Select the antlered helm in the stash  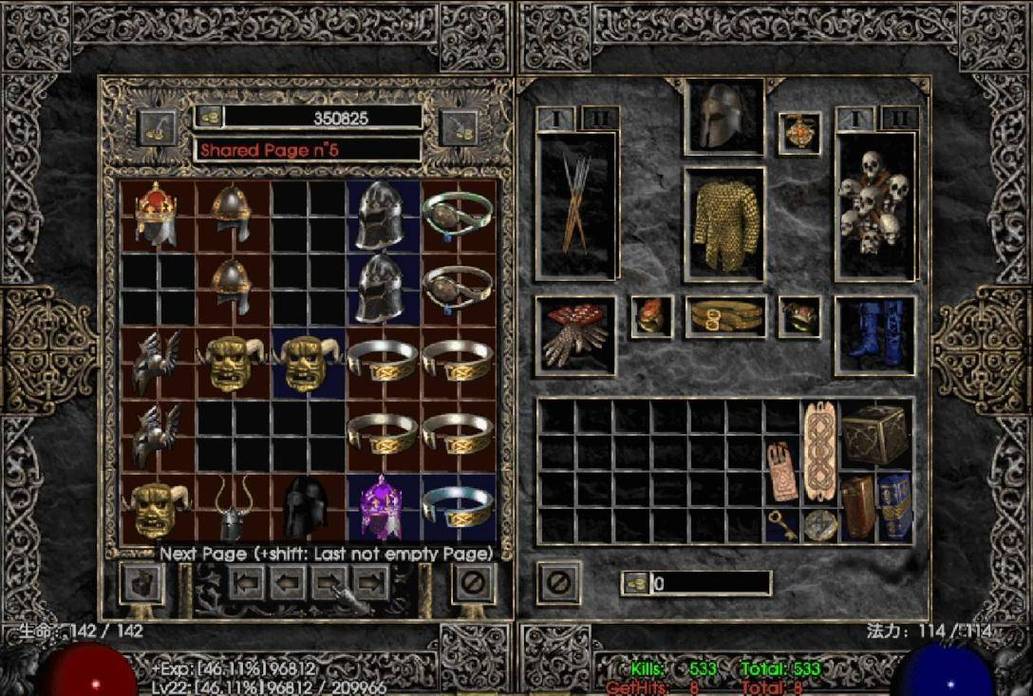(x=232, y=509)
